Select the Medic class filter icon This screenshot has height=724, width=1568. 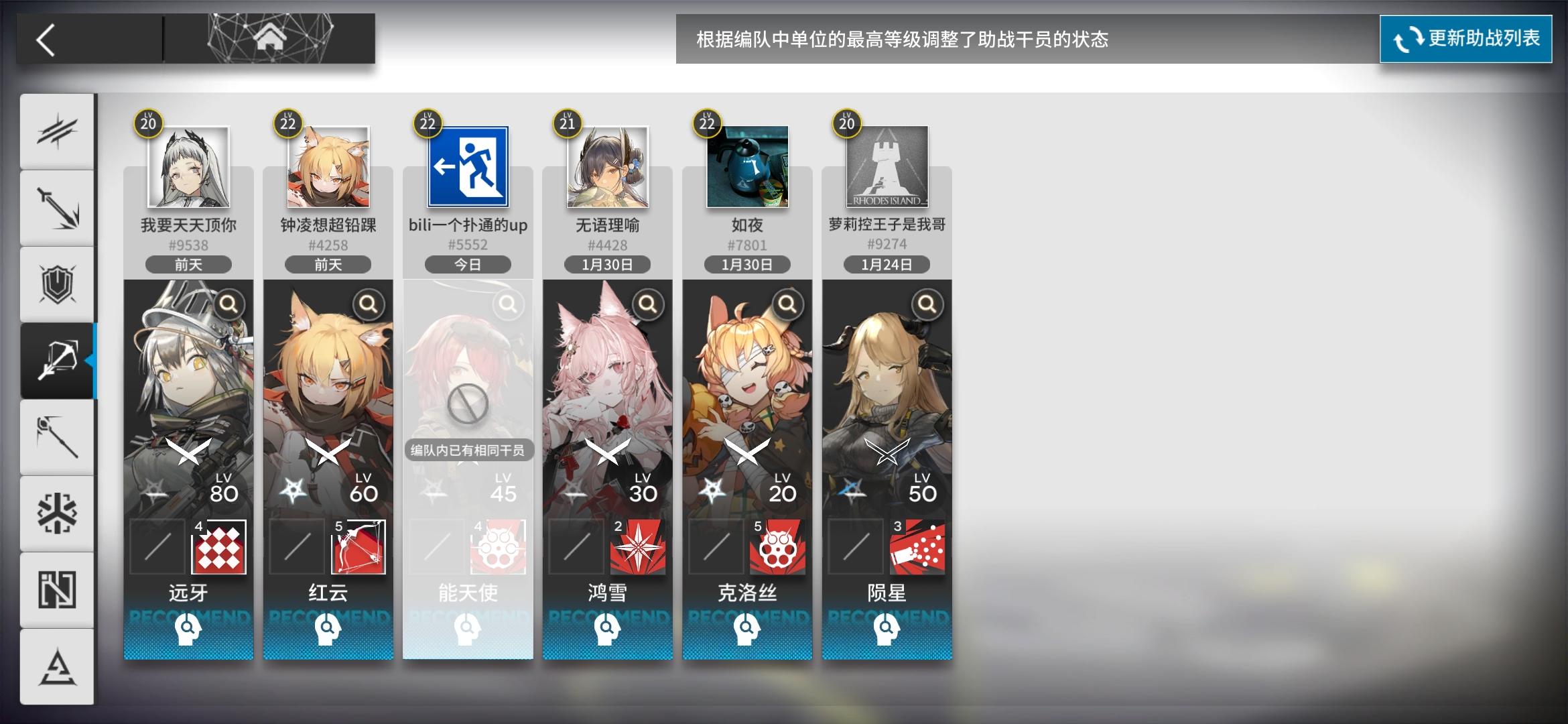pyautogui.click(x=58, y=513)
